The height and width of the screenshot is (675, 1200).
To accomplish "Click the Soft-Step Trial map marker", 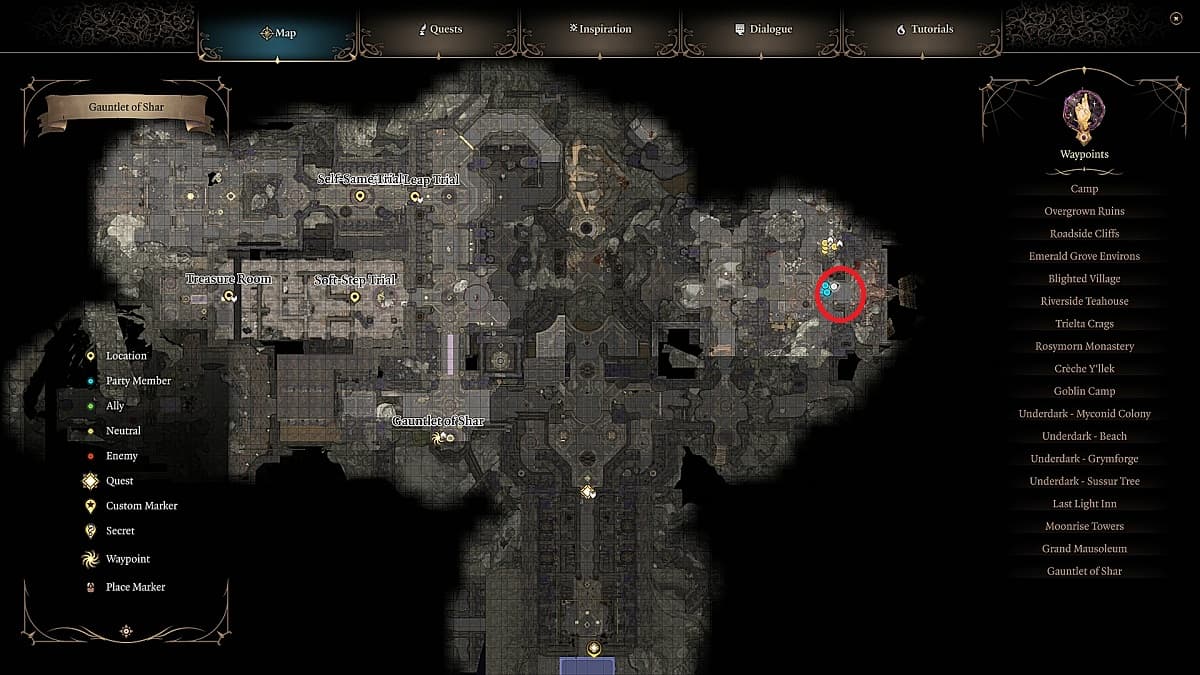I will (354, 297).
